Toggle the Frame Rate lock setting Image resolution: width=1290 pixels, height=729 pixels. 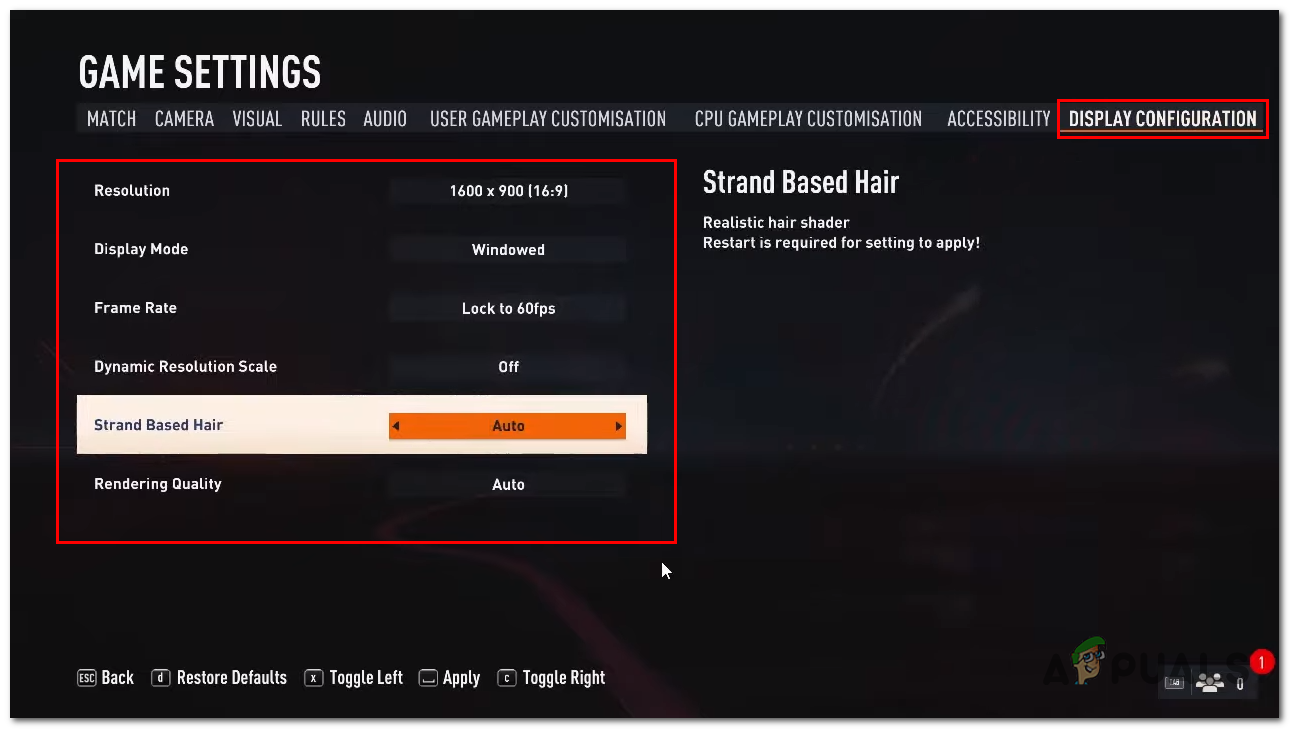[x=508, y=308]
